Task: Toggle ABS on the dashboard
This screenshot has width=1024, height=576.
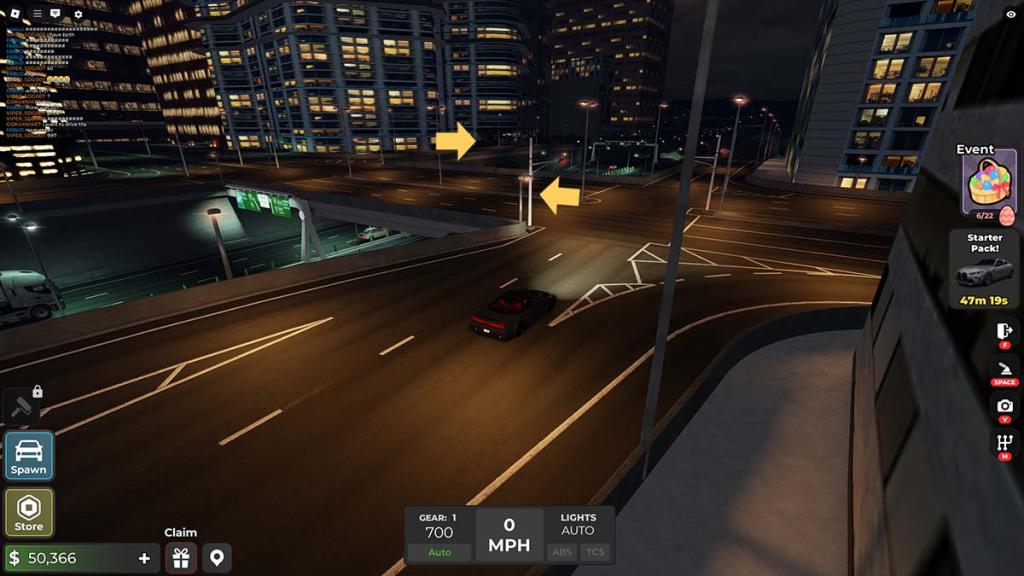Action: tap(562, 552)
